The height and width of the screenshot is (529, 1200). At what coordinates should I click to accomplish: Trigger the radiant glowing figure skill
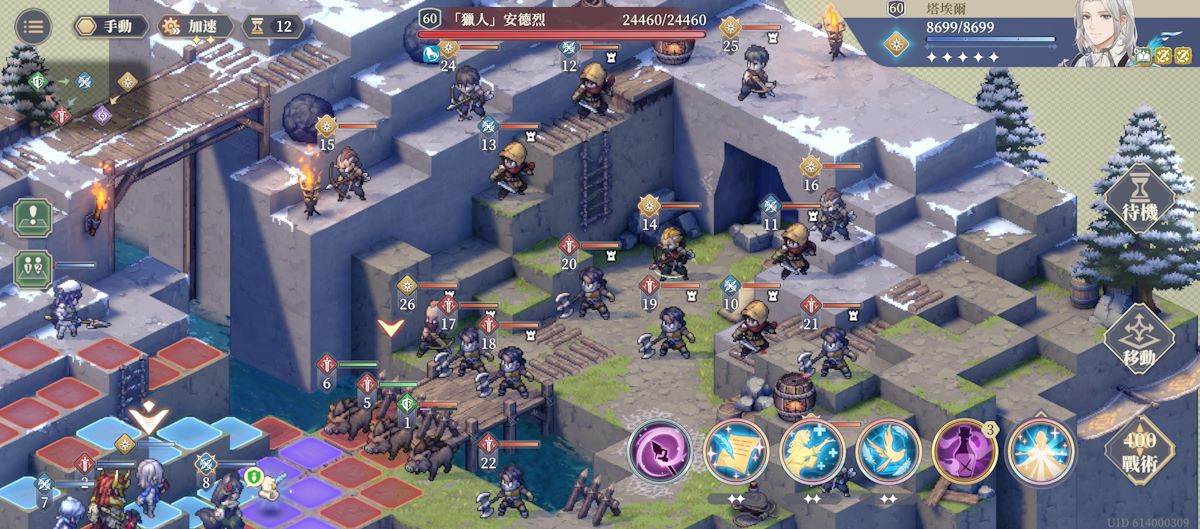pyautogui.click(x=1039, y=452)
